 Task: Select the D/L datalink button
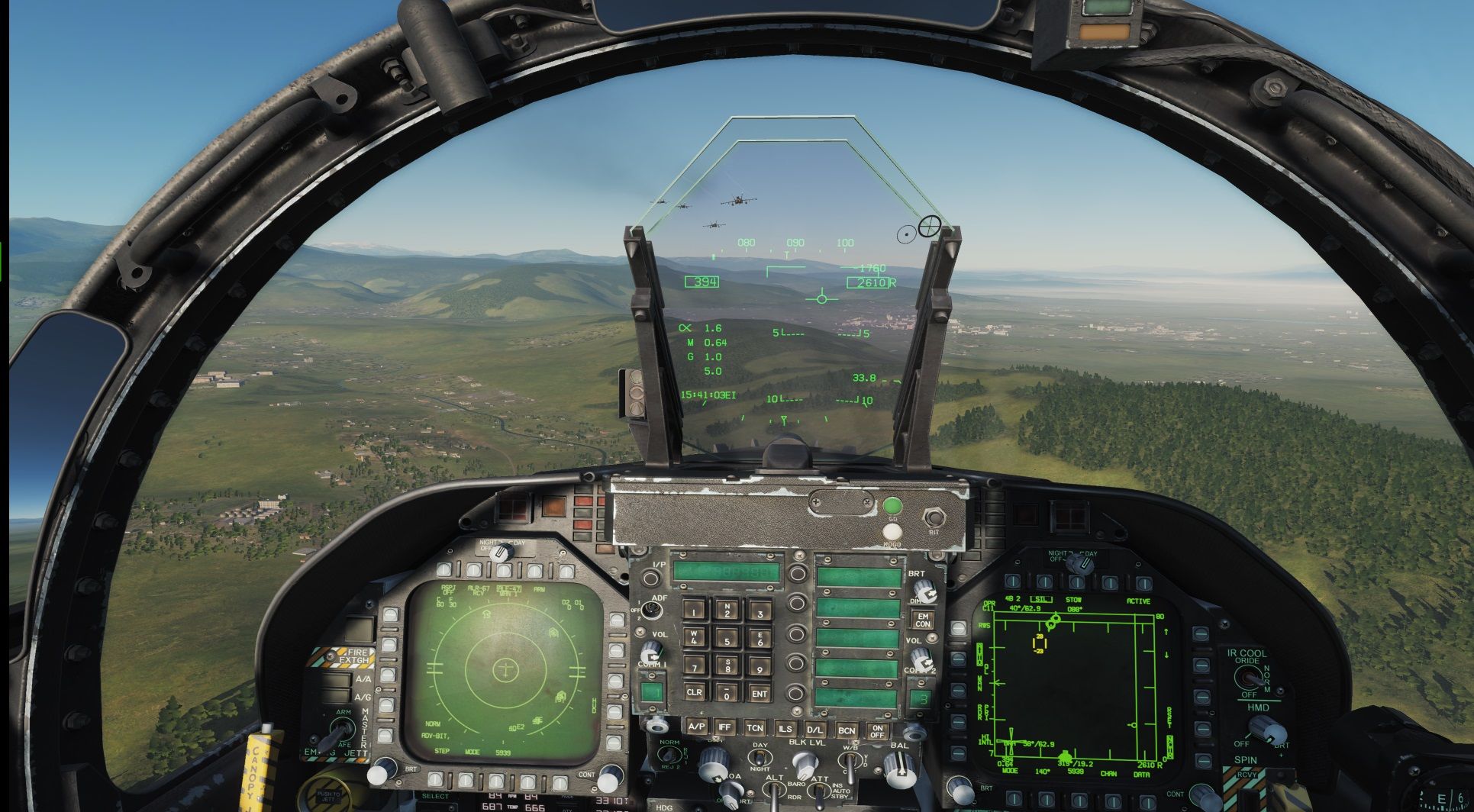pos(814,730)
